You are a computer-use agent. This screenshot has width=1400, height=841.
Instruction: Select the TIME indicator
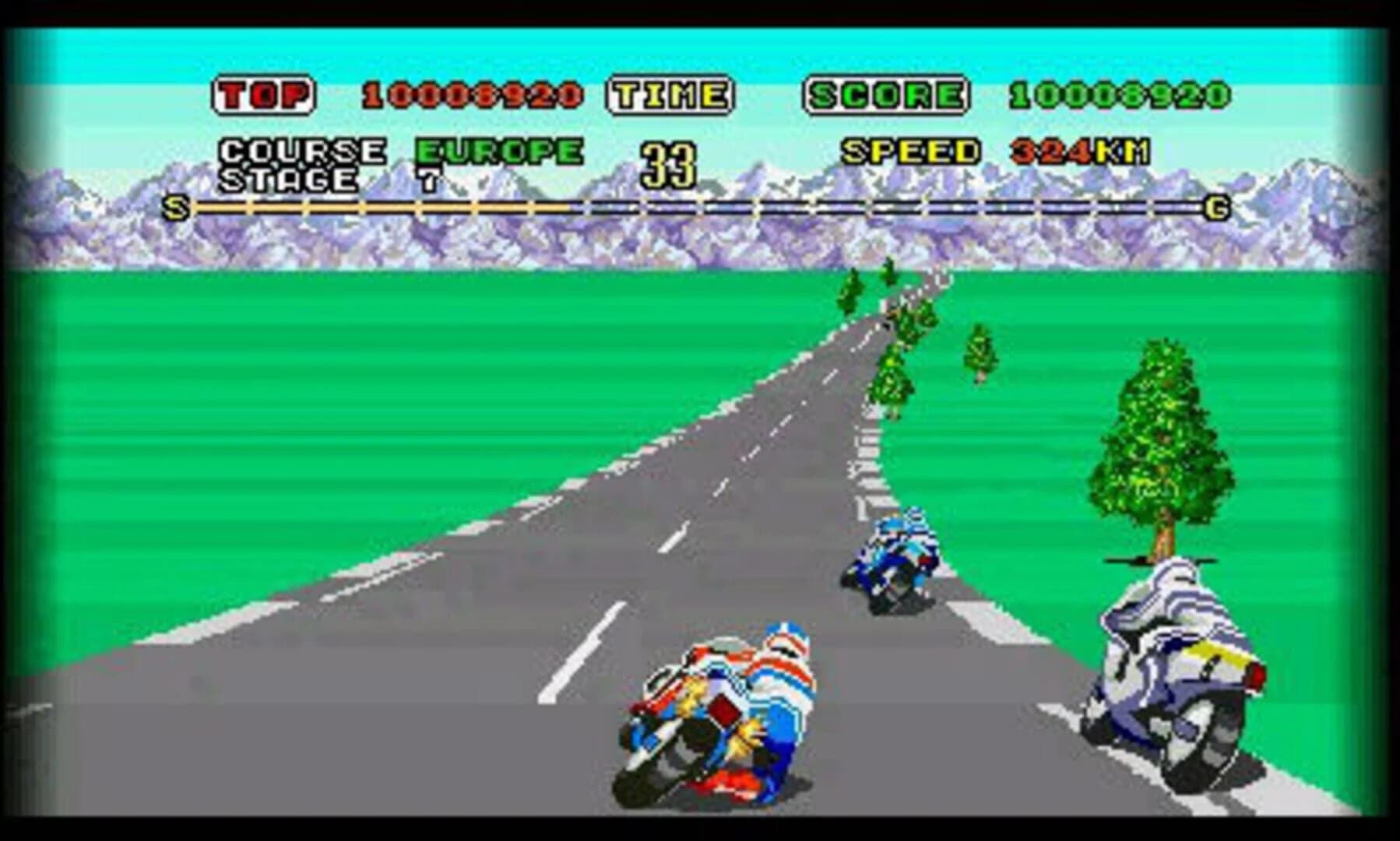pyautogui.click(x=669, y=93)
